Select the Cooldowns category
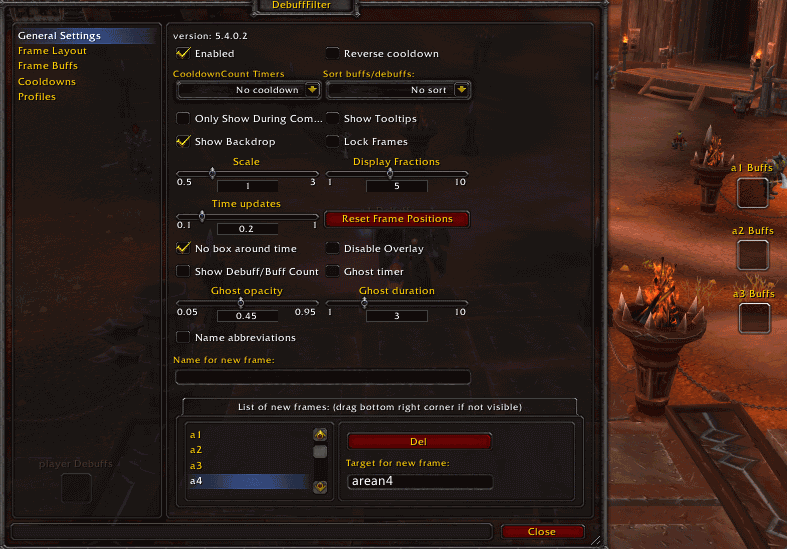787x549 pixels. 46,81
